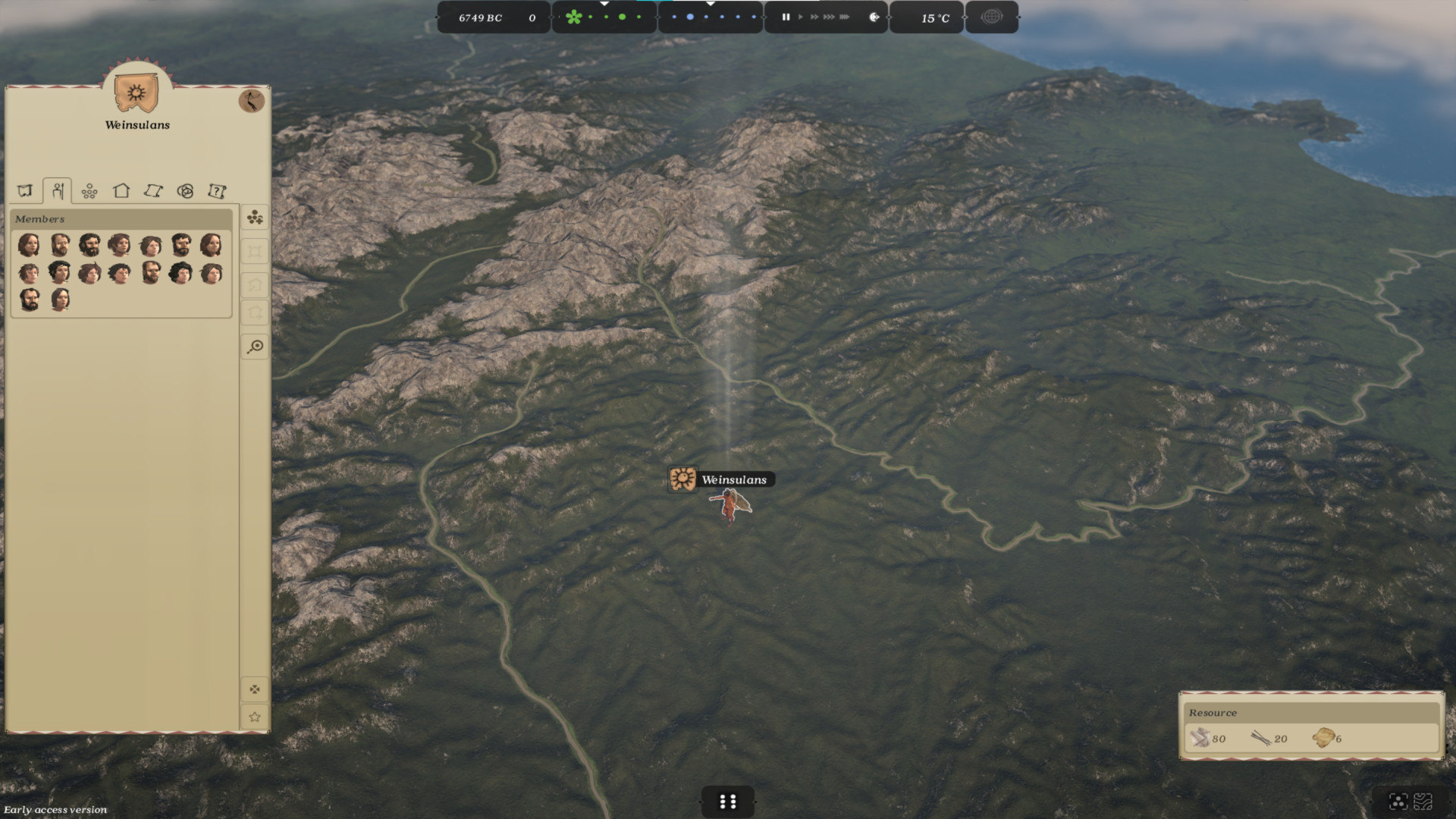The width and height of the screenshot is (1456, 819).
Task: Select the first member portrait in the list
Action: (x=29, y=245)
